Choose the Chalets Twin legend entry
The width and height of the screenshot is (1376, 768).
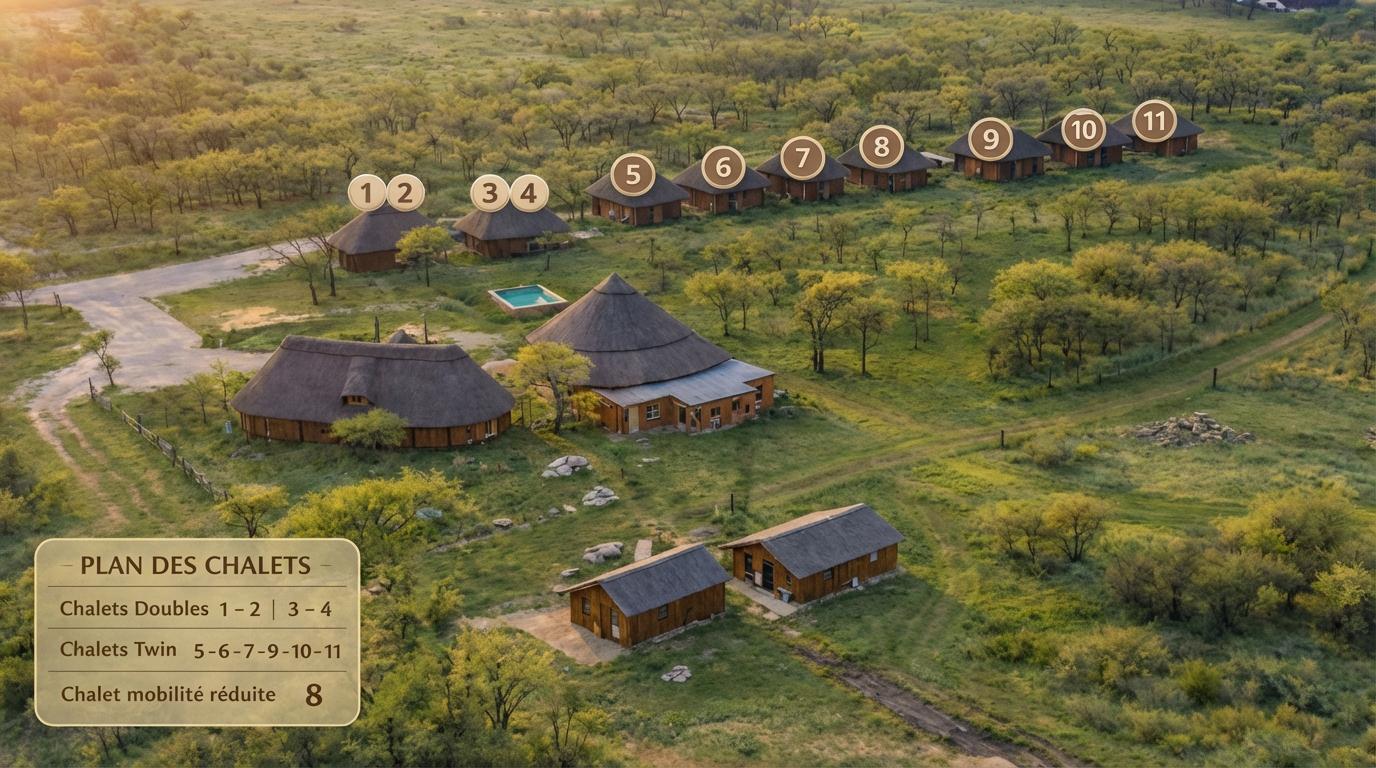(197, 650)
